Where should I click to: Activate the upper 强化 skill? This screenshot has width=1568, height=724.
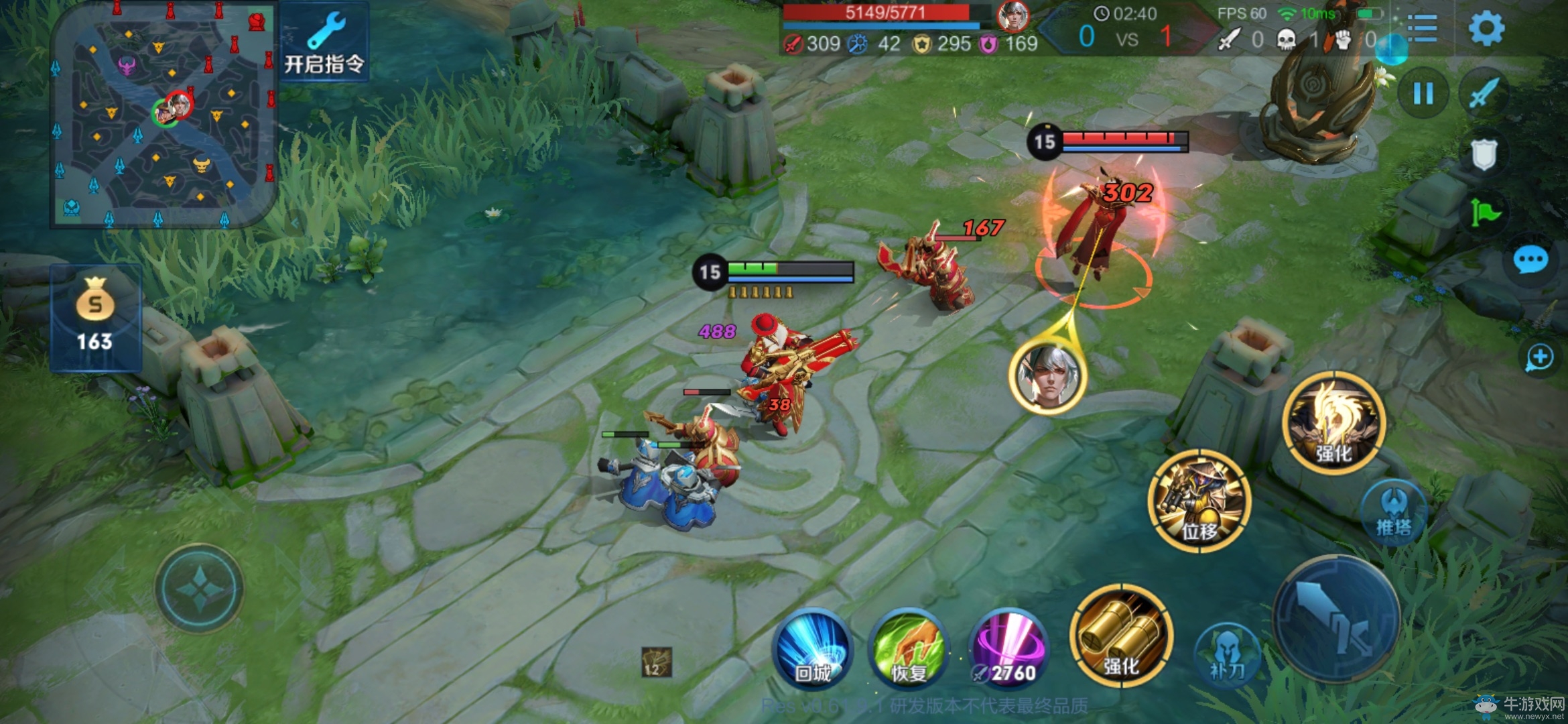pyautogui.click(x=1333, y=424)
